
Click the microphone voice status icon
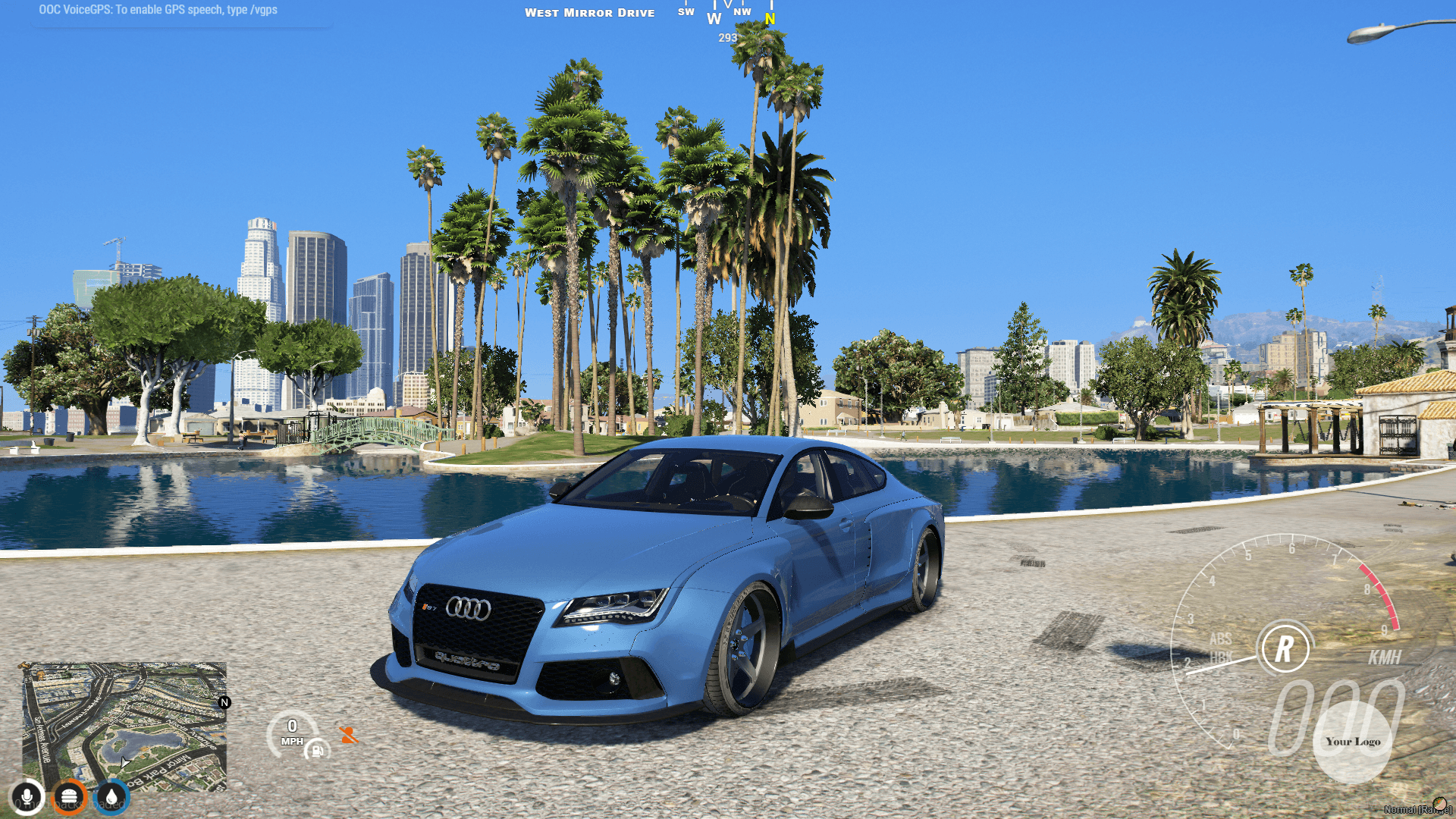[x=27, y=796]
